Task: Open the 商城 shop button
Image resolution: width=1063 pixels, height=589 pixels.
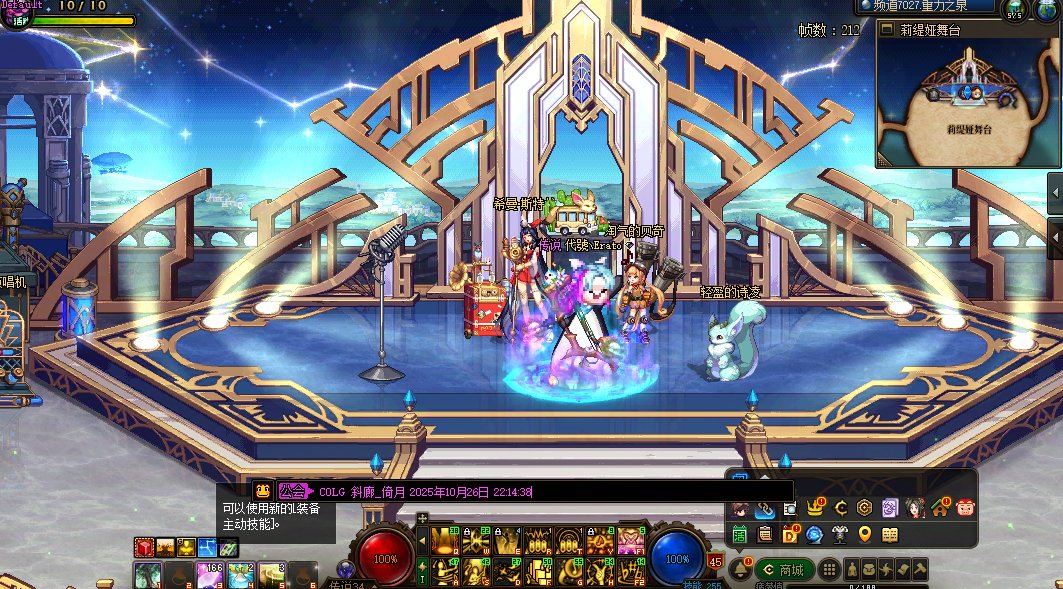Action: 785,569
